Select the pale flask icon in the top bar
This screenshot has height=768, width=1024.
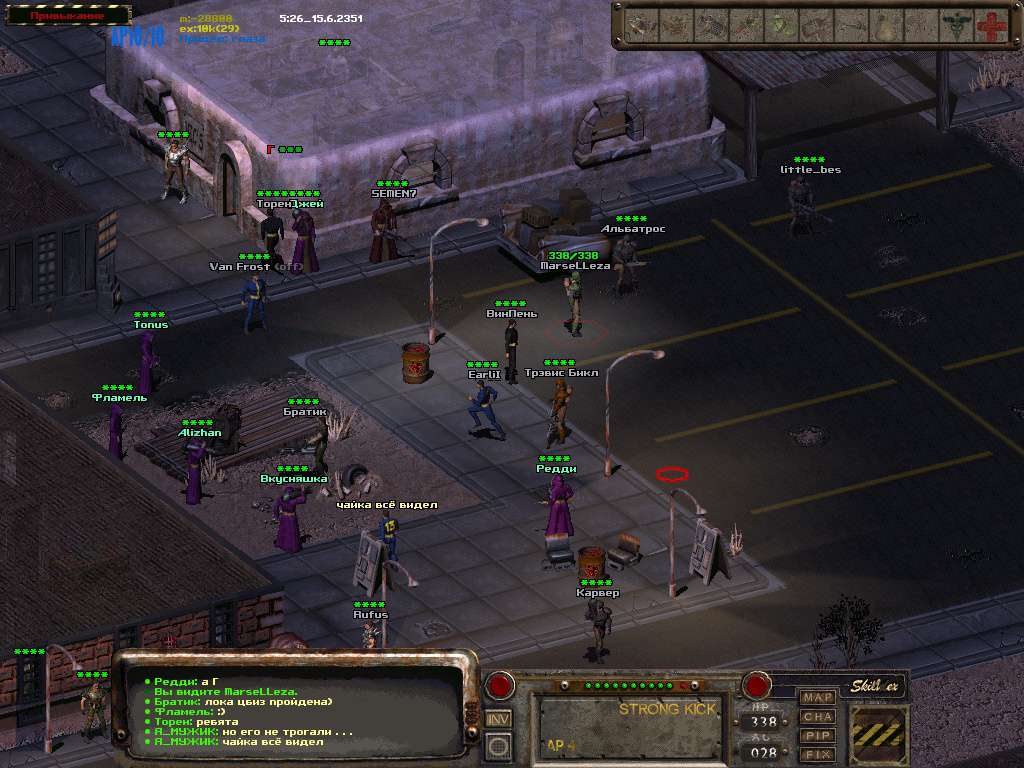886,26
